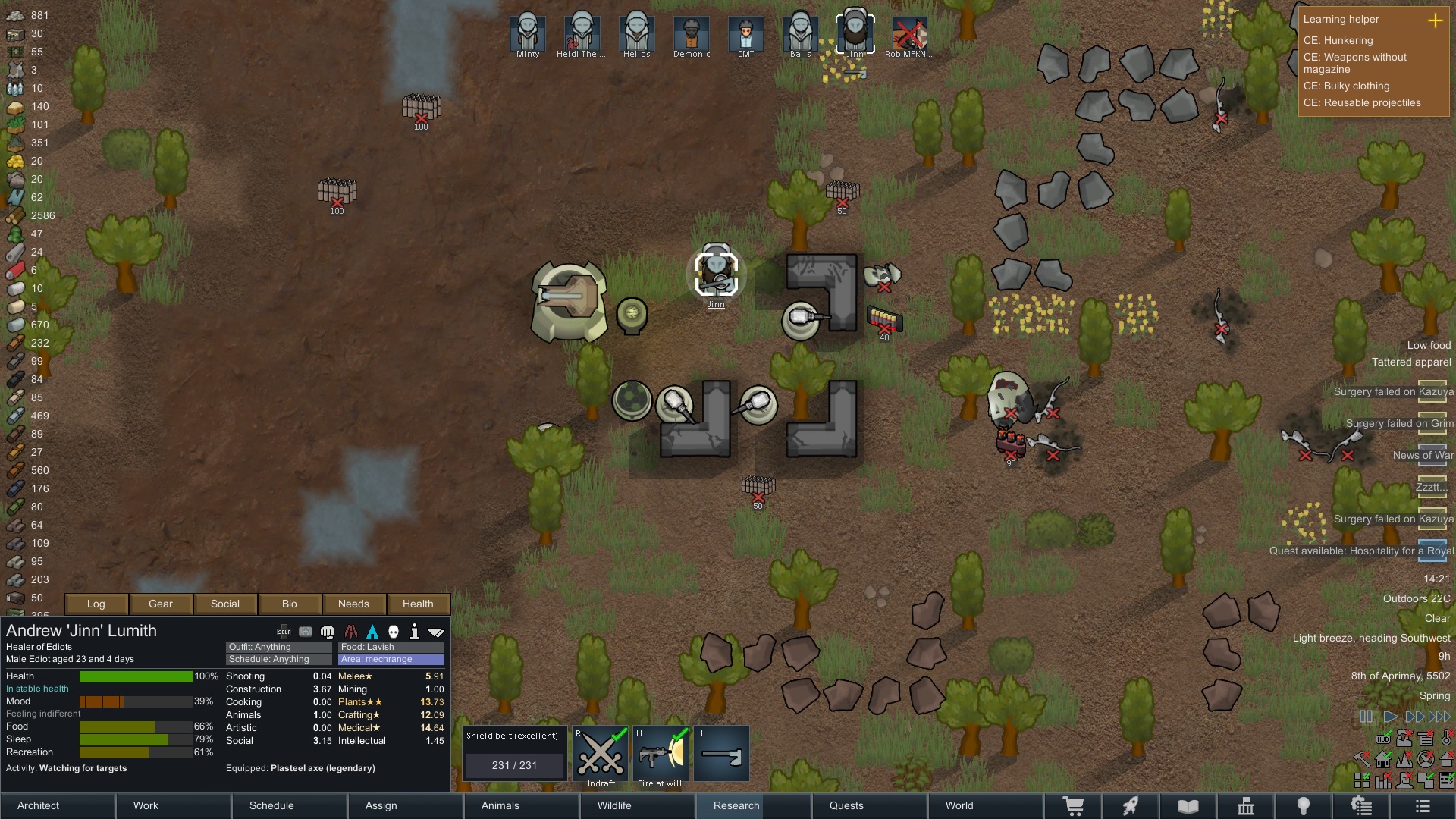Change the Food: Lavish restriction
1456x819 pixels.
pyautogui.click(x=391, y=647)
